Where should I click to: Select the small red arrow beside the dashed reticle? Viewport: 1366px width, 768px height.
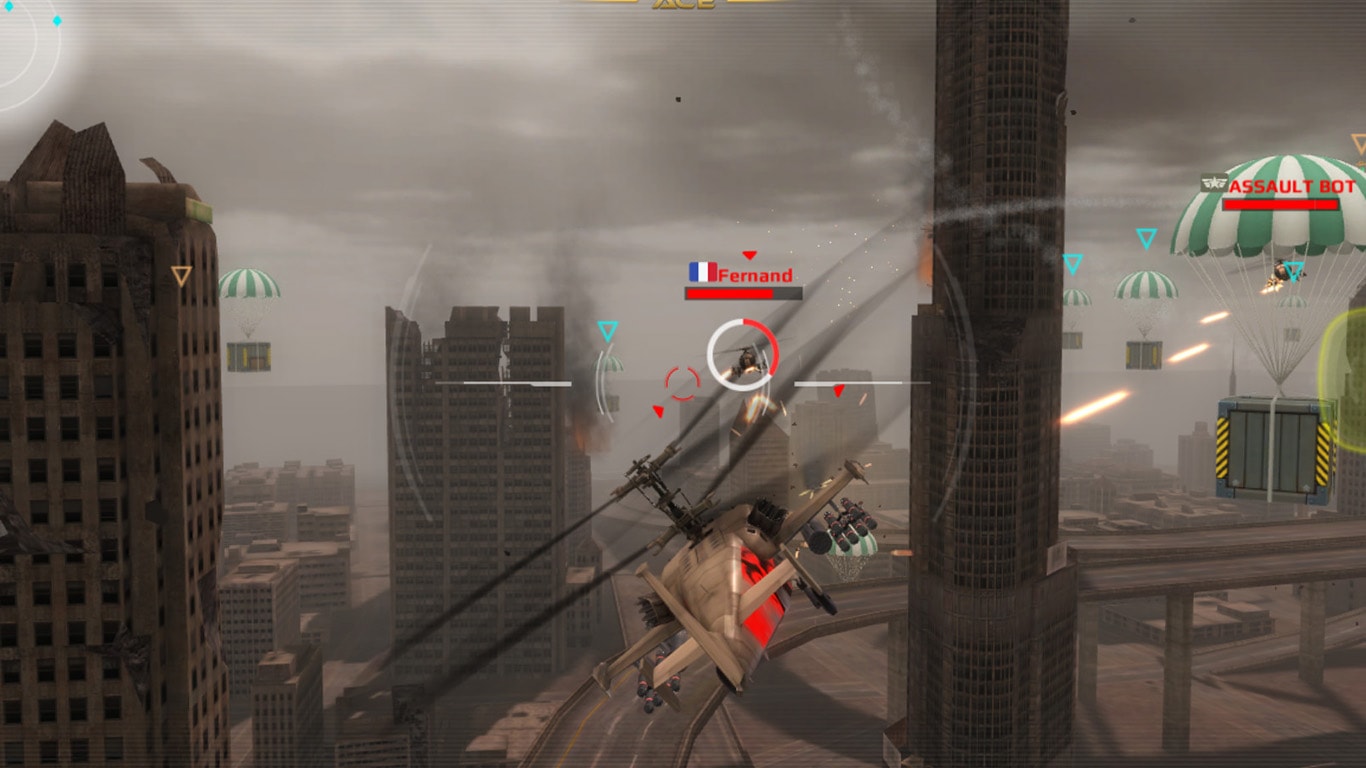pos(658,410)
